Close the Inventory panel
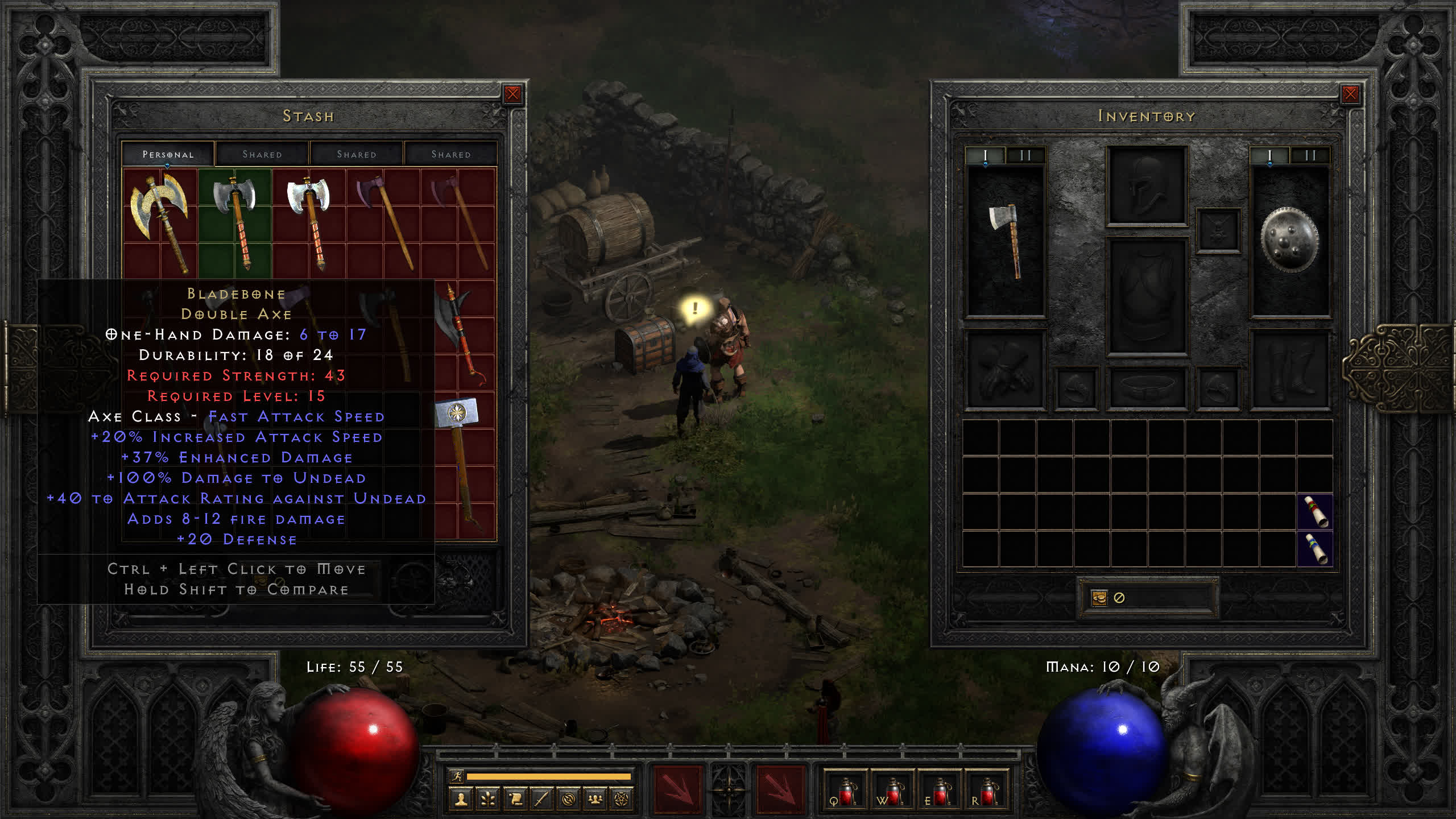The image size is (1456, 819). [x=1350, y=94]
